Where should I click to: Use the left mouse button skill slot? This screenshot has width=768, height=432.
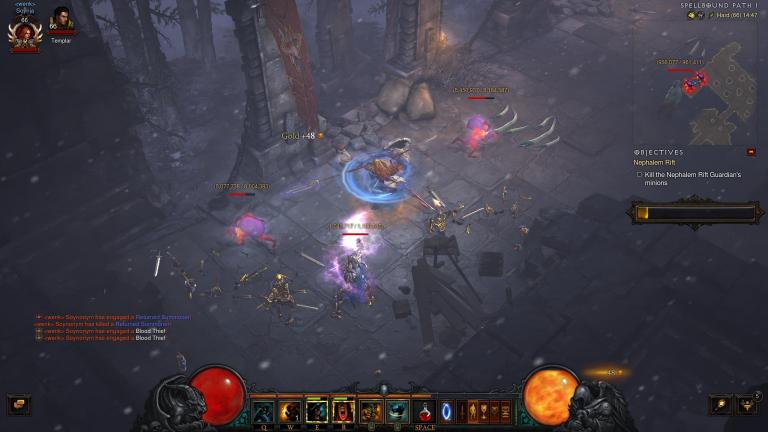coord(371,410)
